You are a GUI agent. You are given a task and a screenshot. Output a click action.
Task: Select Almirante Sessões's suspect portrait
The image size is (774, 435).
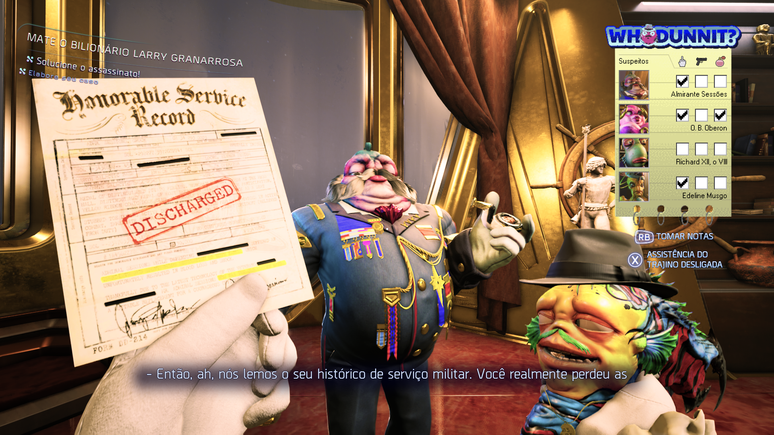click(634, 84)
